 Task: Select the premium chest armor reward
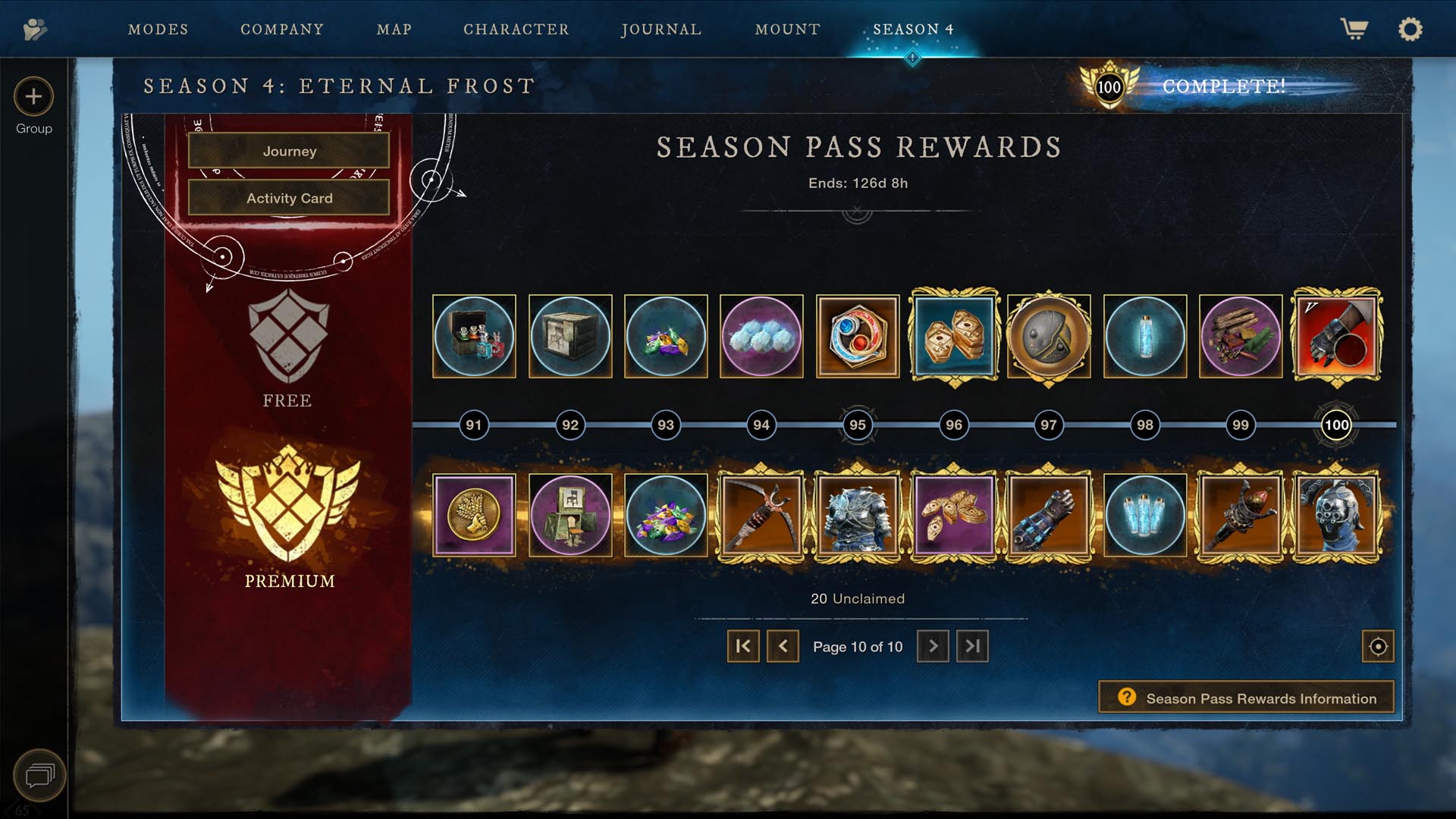point(858,515)
